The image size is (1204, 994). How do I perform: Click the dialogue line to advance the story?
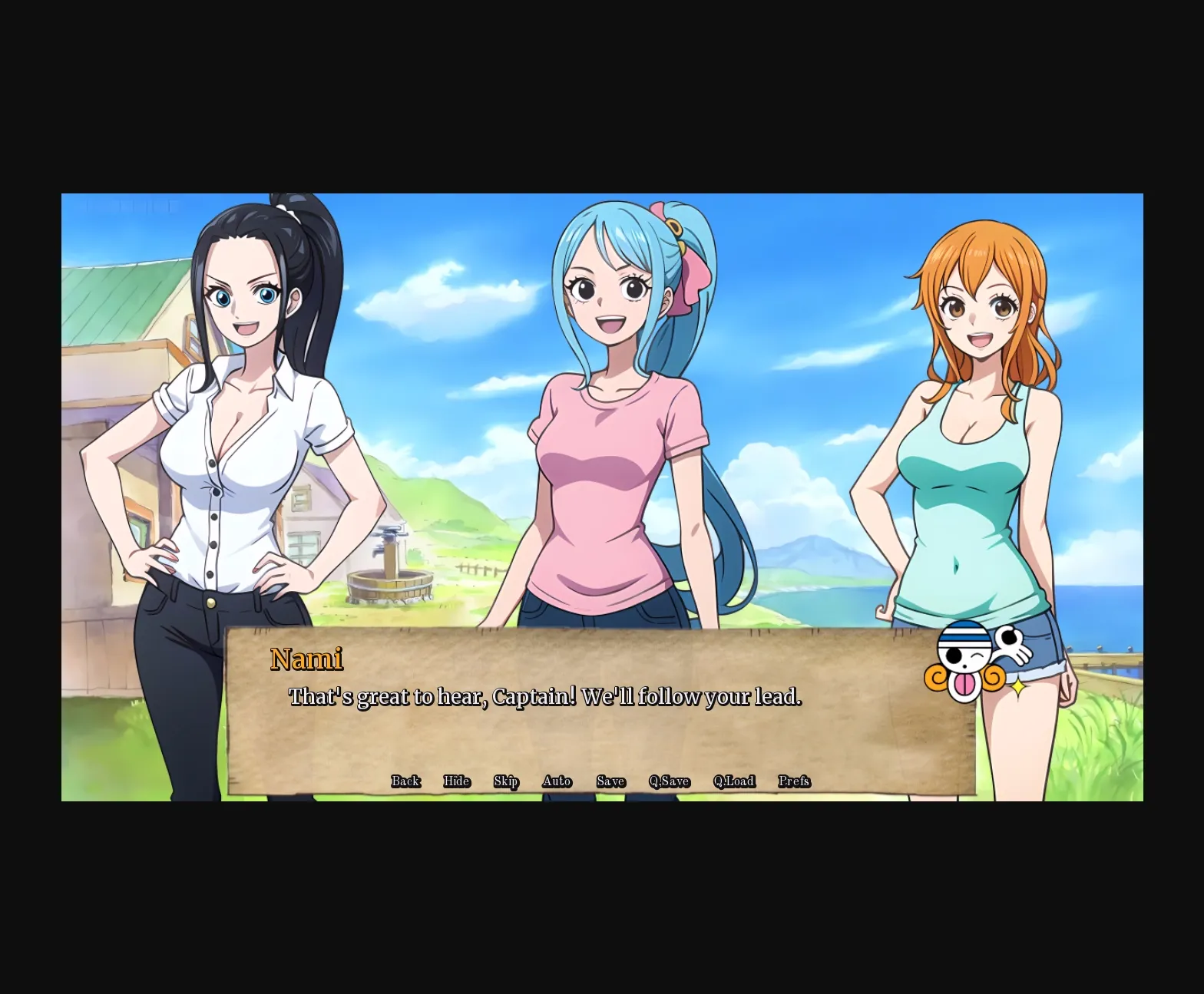click(x=544, y=696)
